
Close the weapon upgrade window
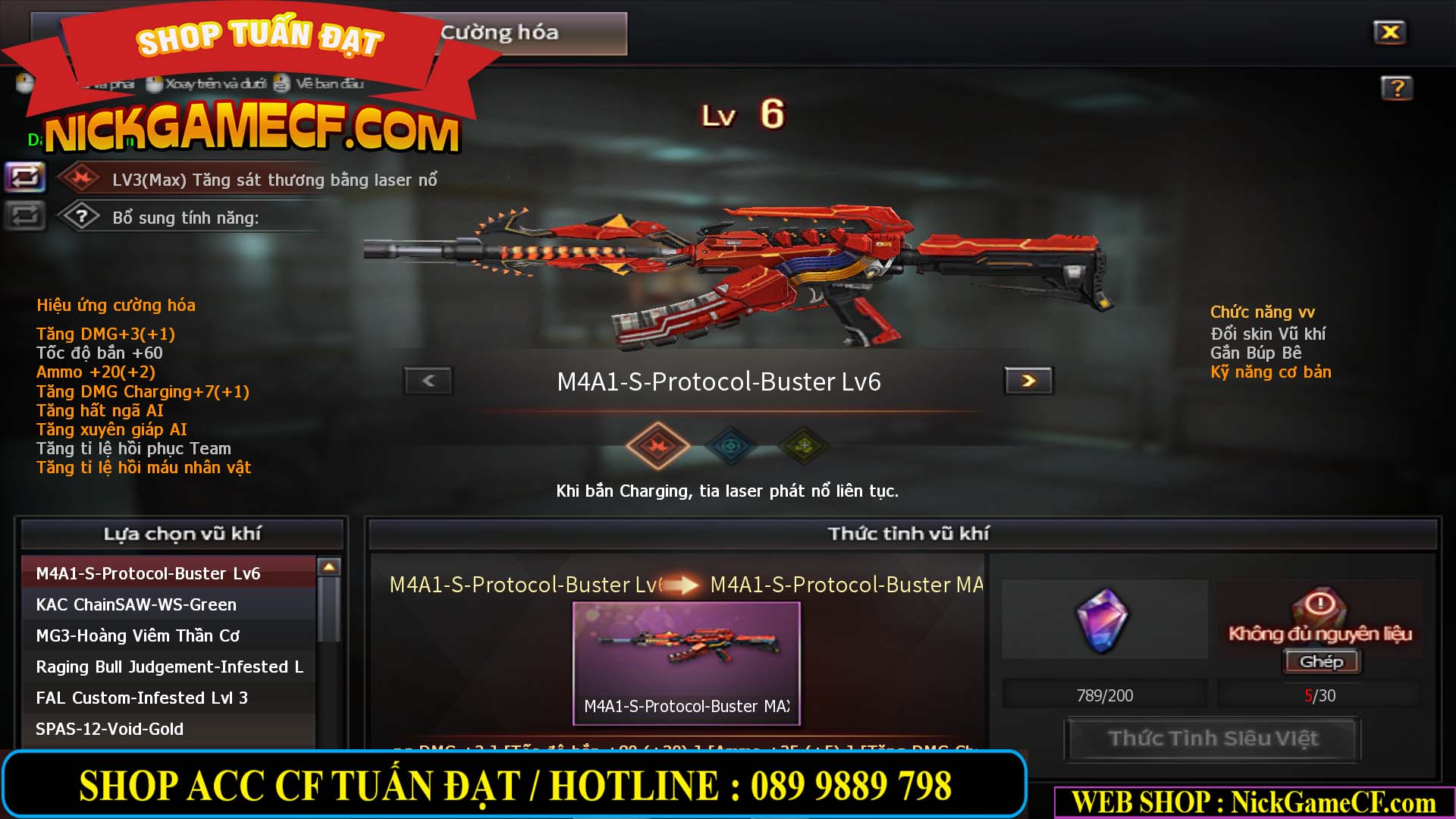pyautogui.click(x=1389, y=33)
